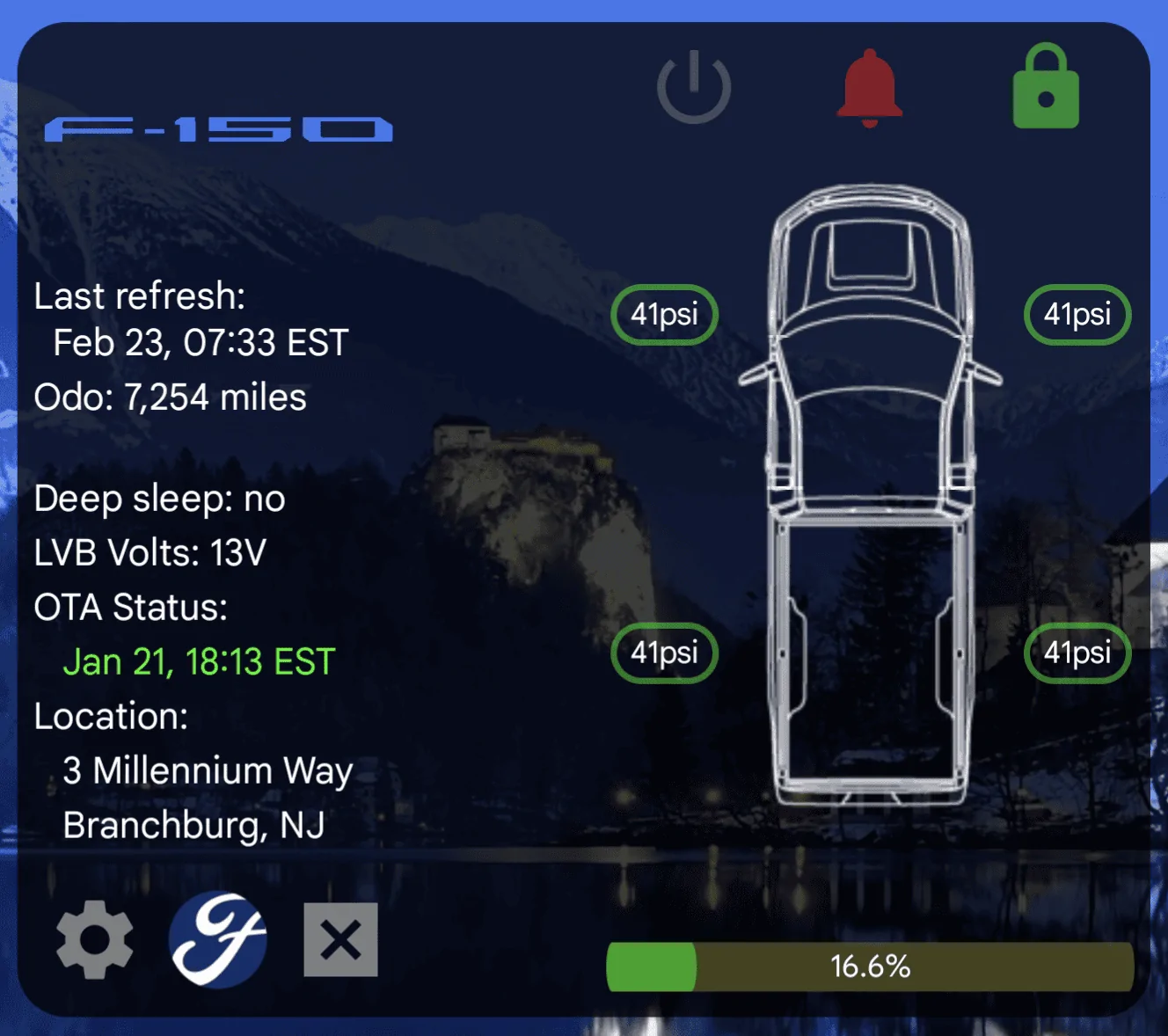This screenshot has height=1036, width=1168.
Task: Click the address 3 Millennium Way Branchburg
Action: tap(208, 771)
